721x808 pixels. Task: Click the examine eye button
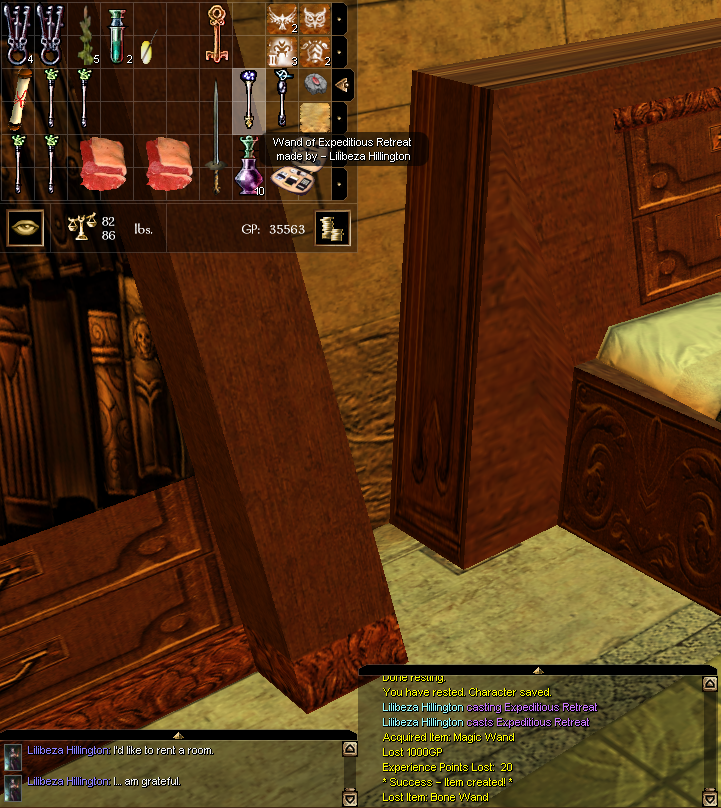tap(24, 228)
